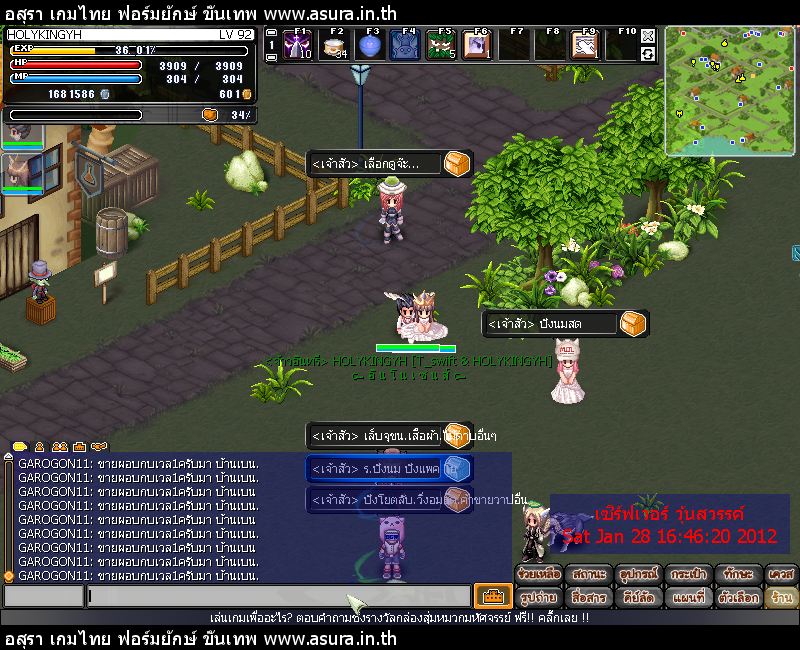Close the hotbar with the X button
The width and height of the screenshot is (800, 650).
(648, 36)
